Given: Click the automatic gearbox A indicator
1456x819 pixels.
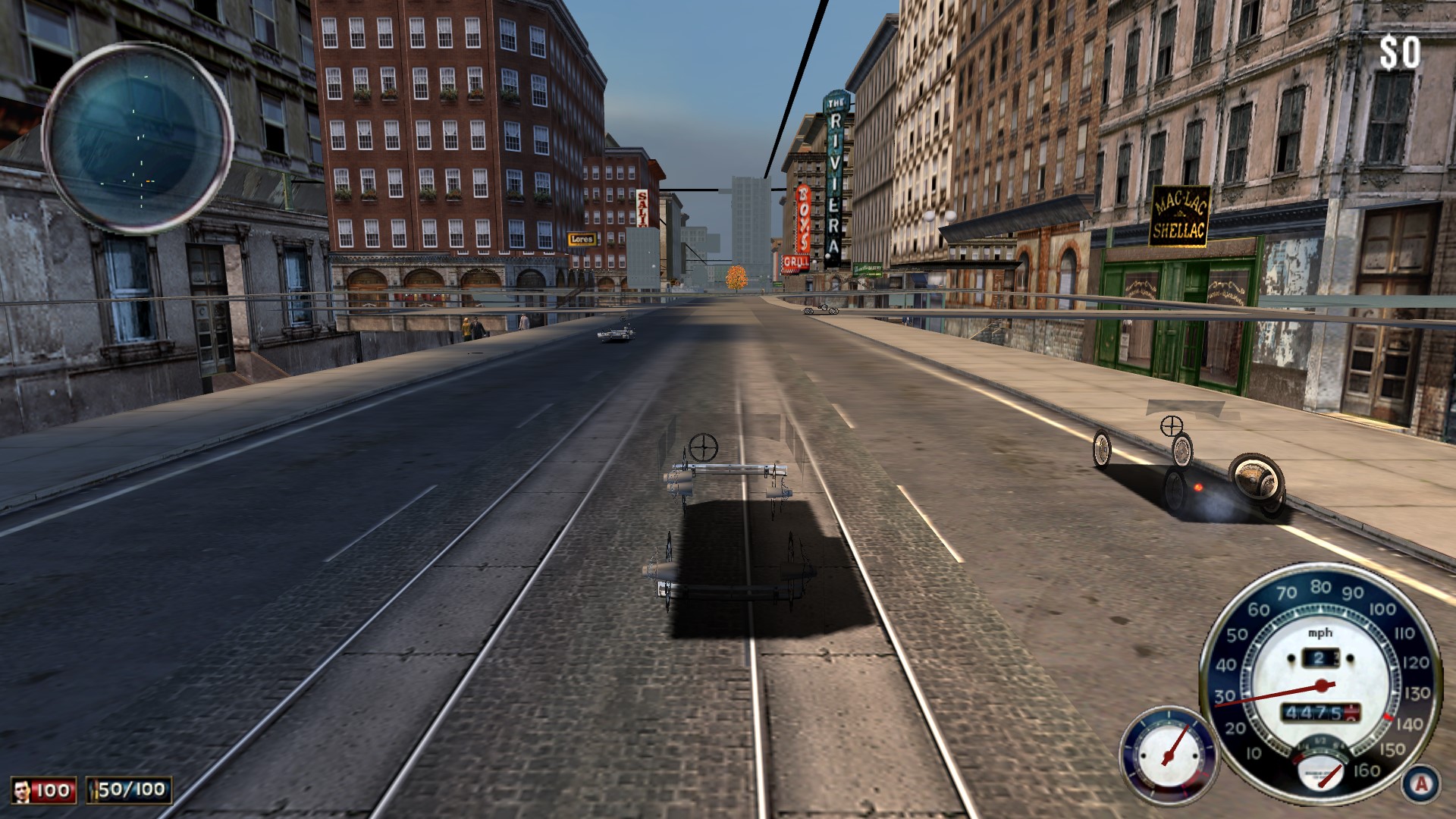Looking at the screenshot, I should [x=1421, y=783].
